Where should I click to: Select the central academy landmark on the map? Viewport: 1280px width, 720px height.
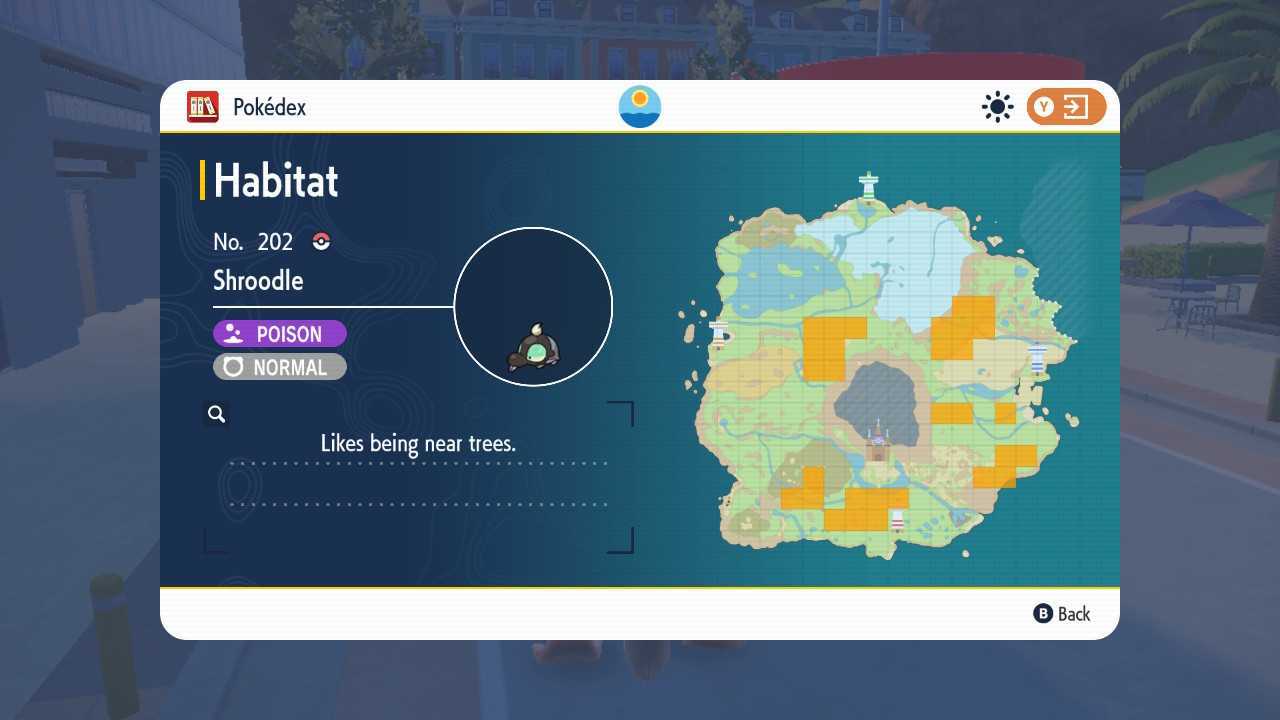click(876, 438)
